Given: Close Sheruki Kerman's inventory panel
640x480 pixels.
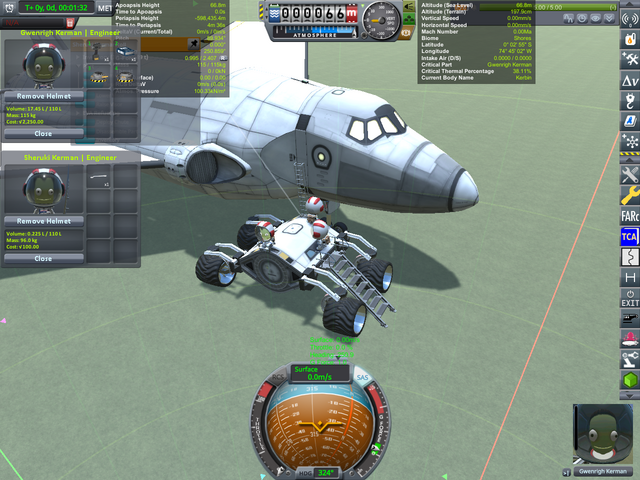Looking at the screenshot, I should (44, 258).
